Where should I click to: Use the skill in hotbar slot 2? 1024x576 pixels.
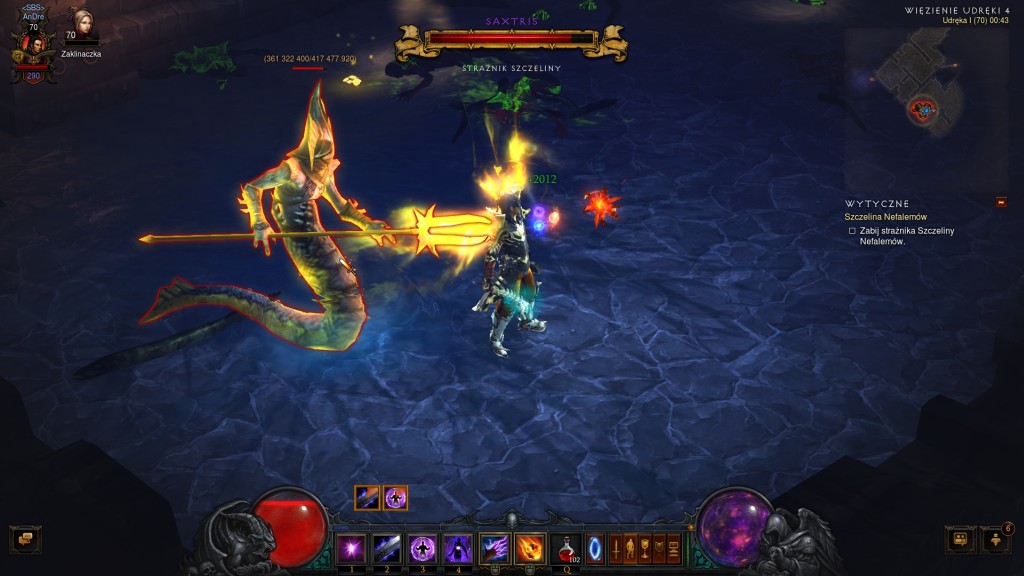click(x=386, y=548)
